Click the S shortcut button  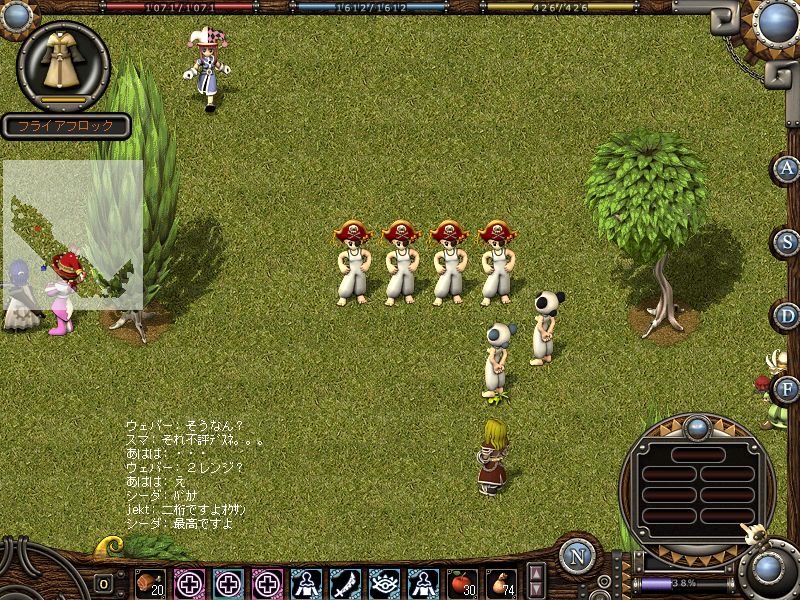[x=787, y=242]
